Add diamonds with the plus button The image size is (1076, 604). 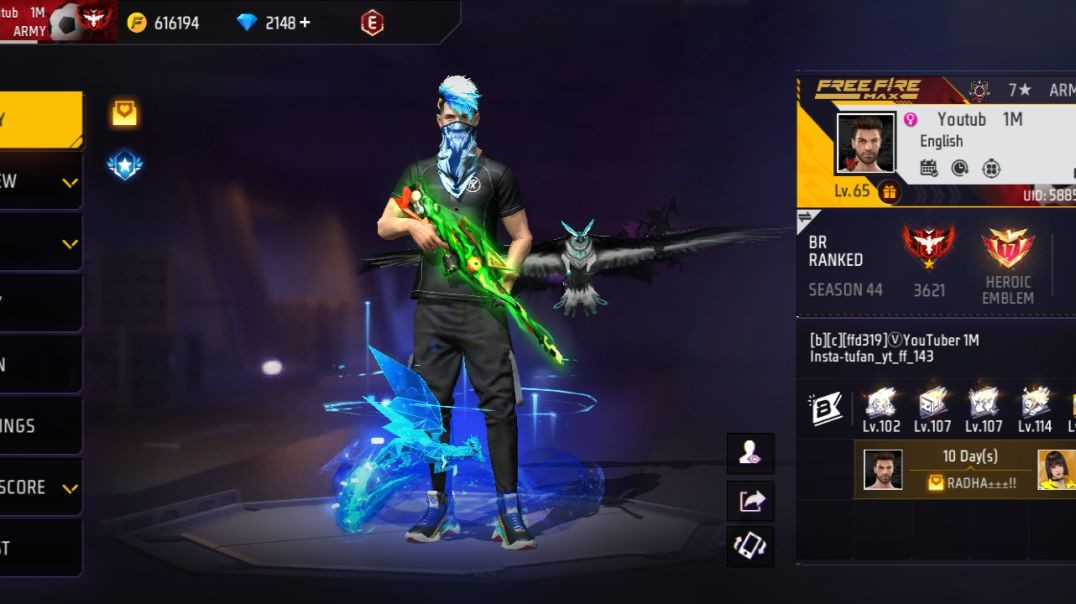click(304, 22)
